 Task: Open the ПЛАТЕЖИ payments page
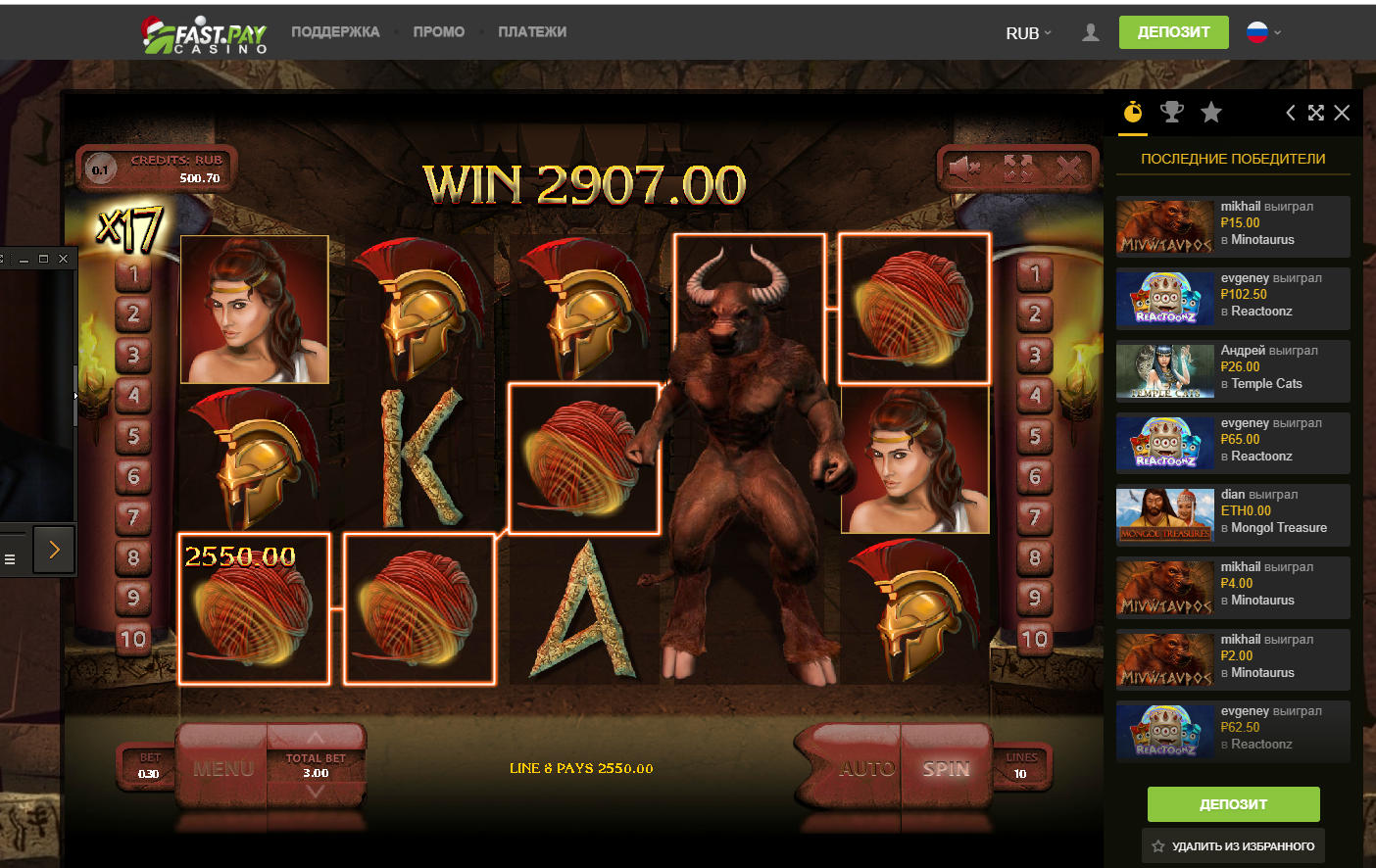tap(532, 32)
